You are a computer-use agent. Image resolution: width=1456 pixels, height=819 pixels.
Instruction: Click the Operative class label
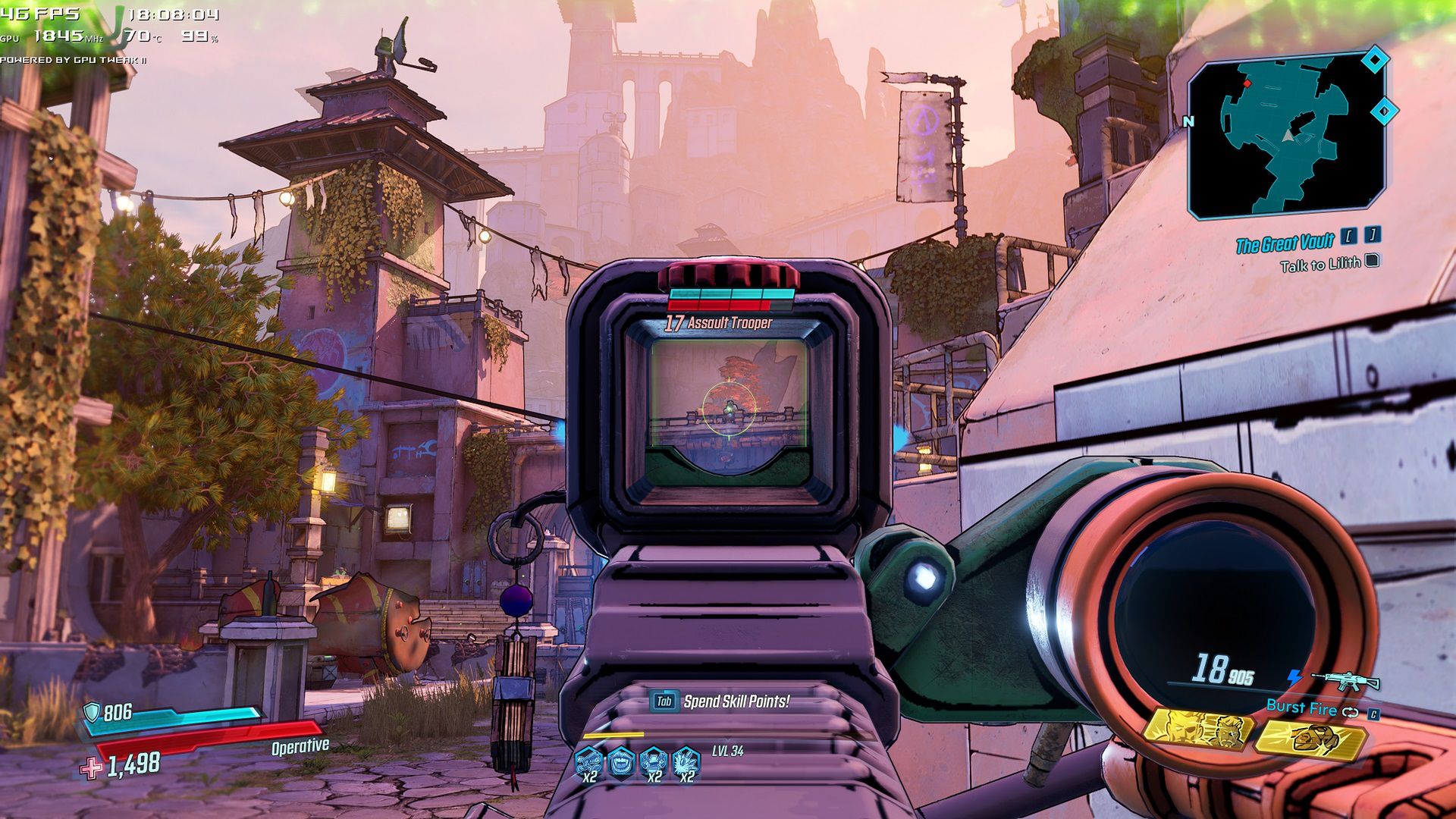(x=300, y=746)
